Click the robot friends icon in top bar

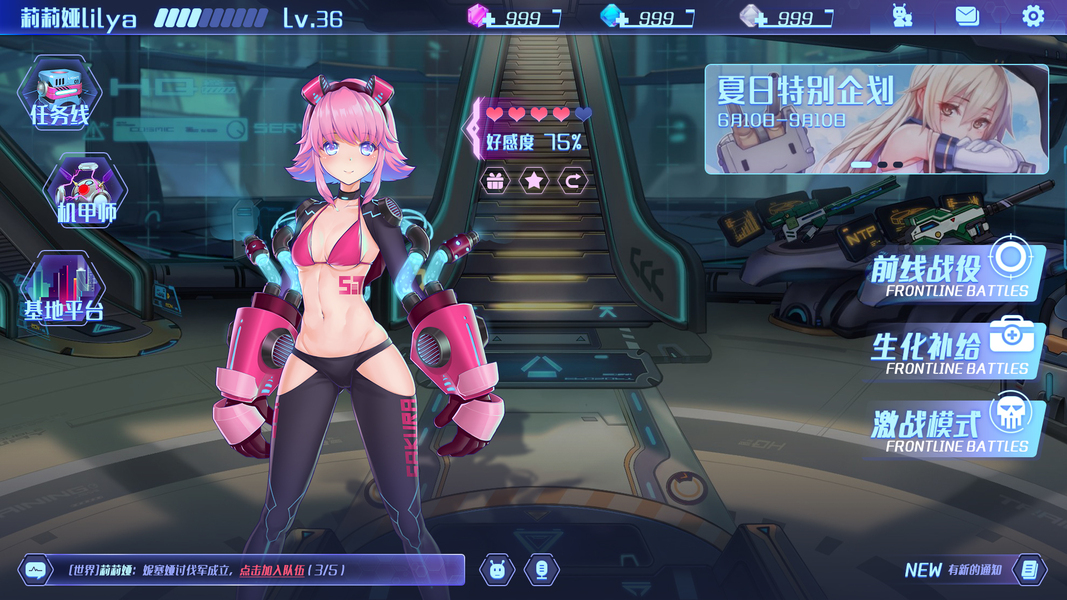point(902,16)
